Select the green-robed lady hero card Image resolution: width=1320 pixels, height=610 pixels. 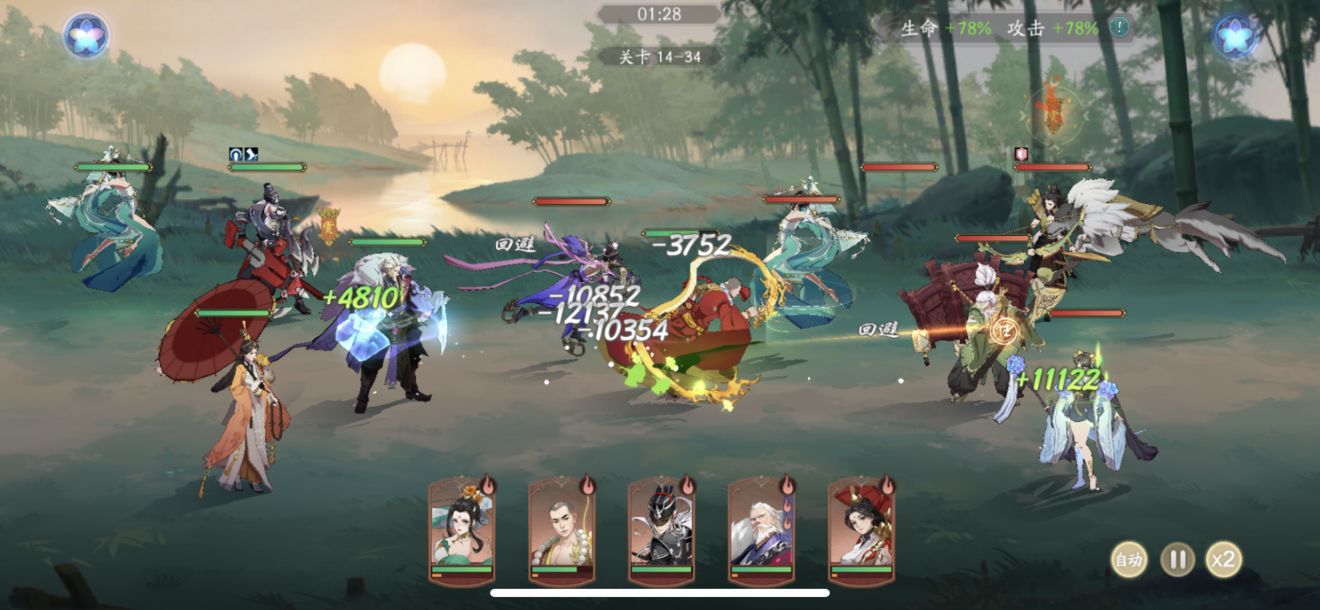point(462,530)
